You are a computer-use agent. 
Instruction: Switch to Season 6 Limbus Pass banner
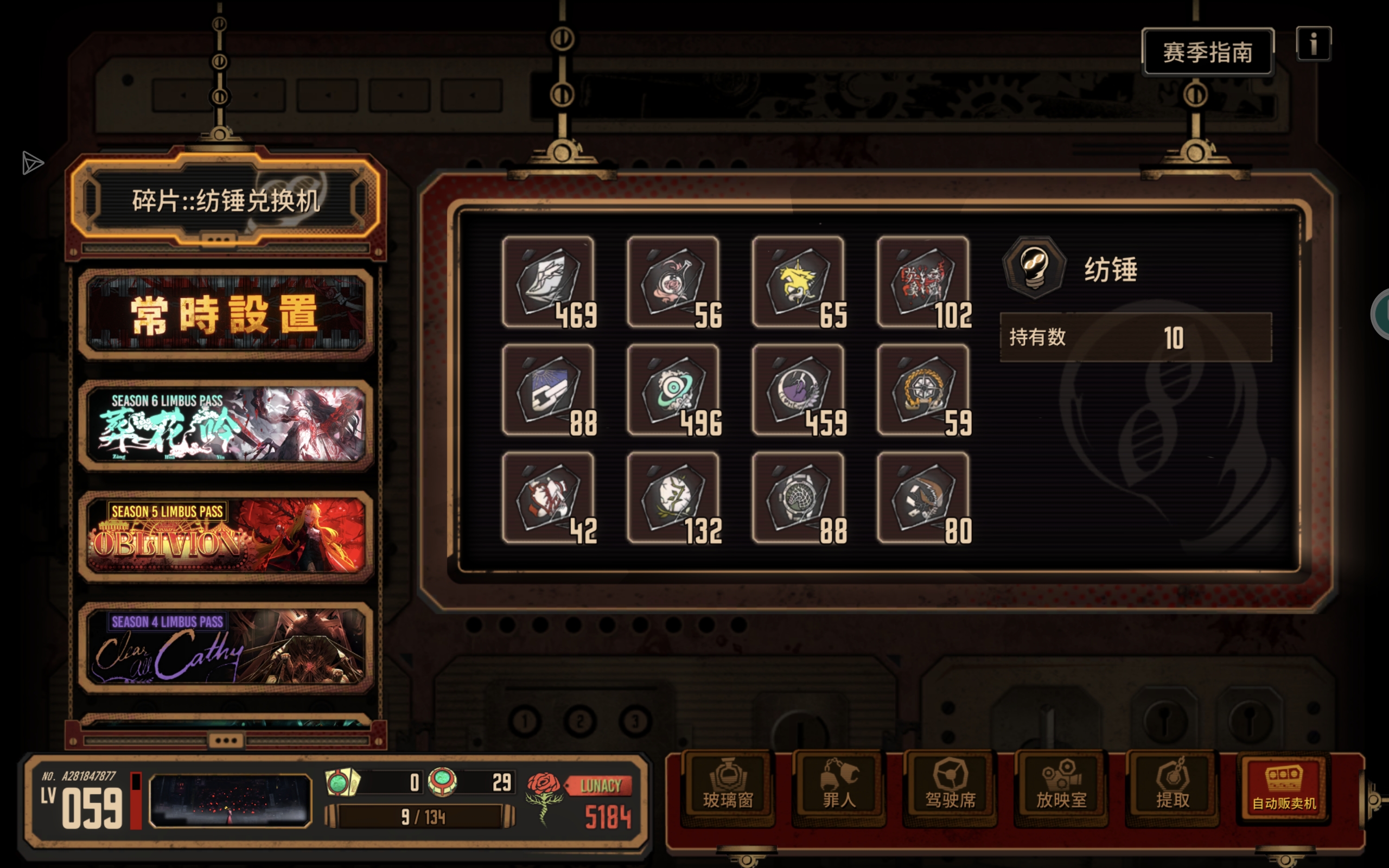(x=226, y=425)
